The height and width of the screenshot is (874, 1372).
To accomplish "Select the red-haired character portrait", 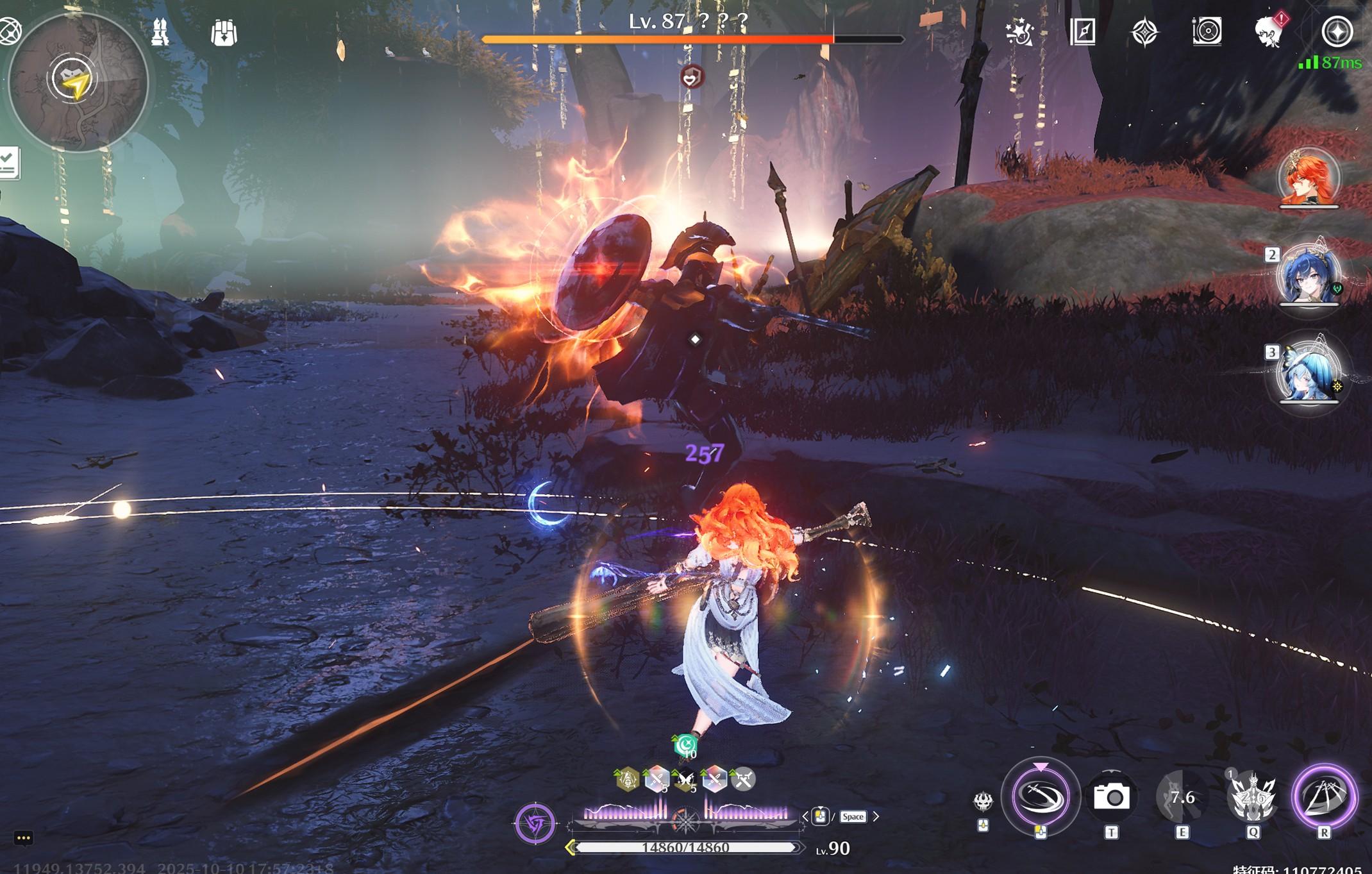I will tap(1309, 178).
